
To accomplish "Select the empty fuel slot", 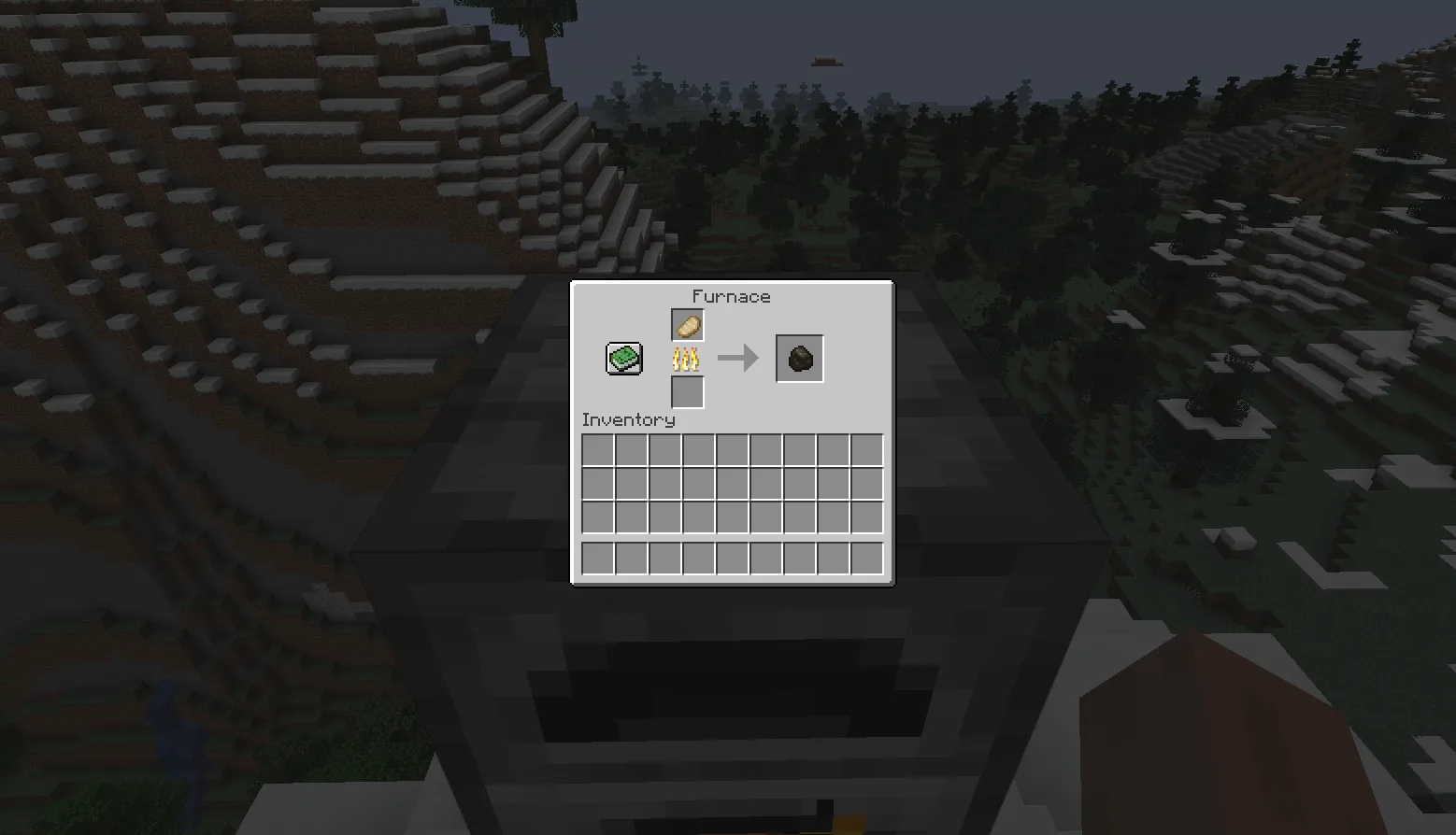I will pos(688,393).
